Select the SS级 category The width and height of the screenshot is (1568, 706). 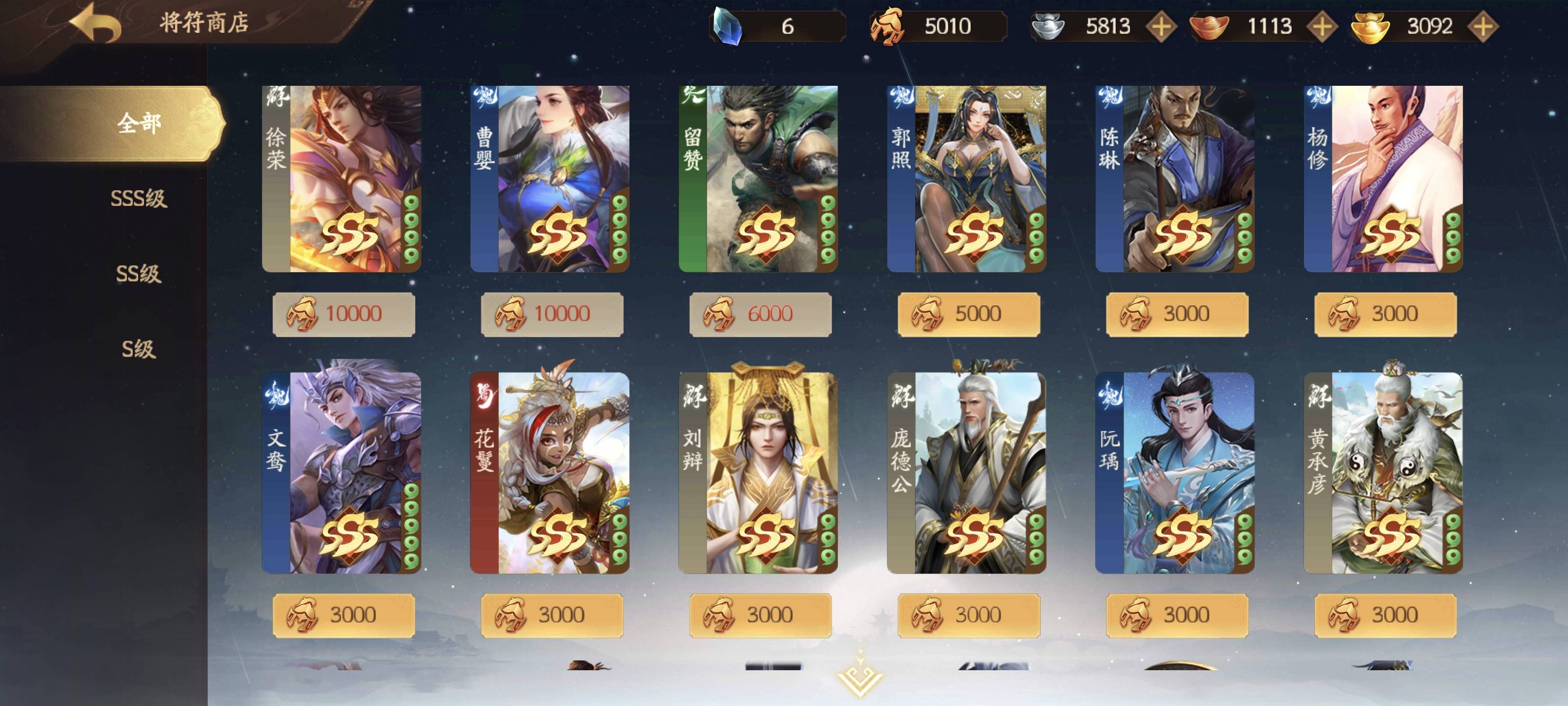[x=138, y=274]
